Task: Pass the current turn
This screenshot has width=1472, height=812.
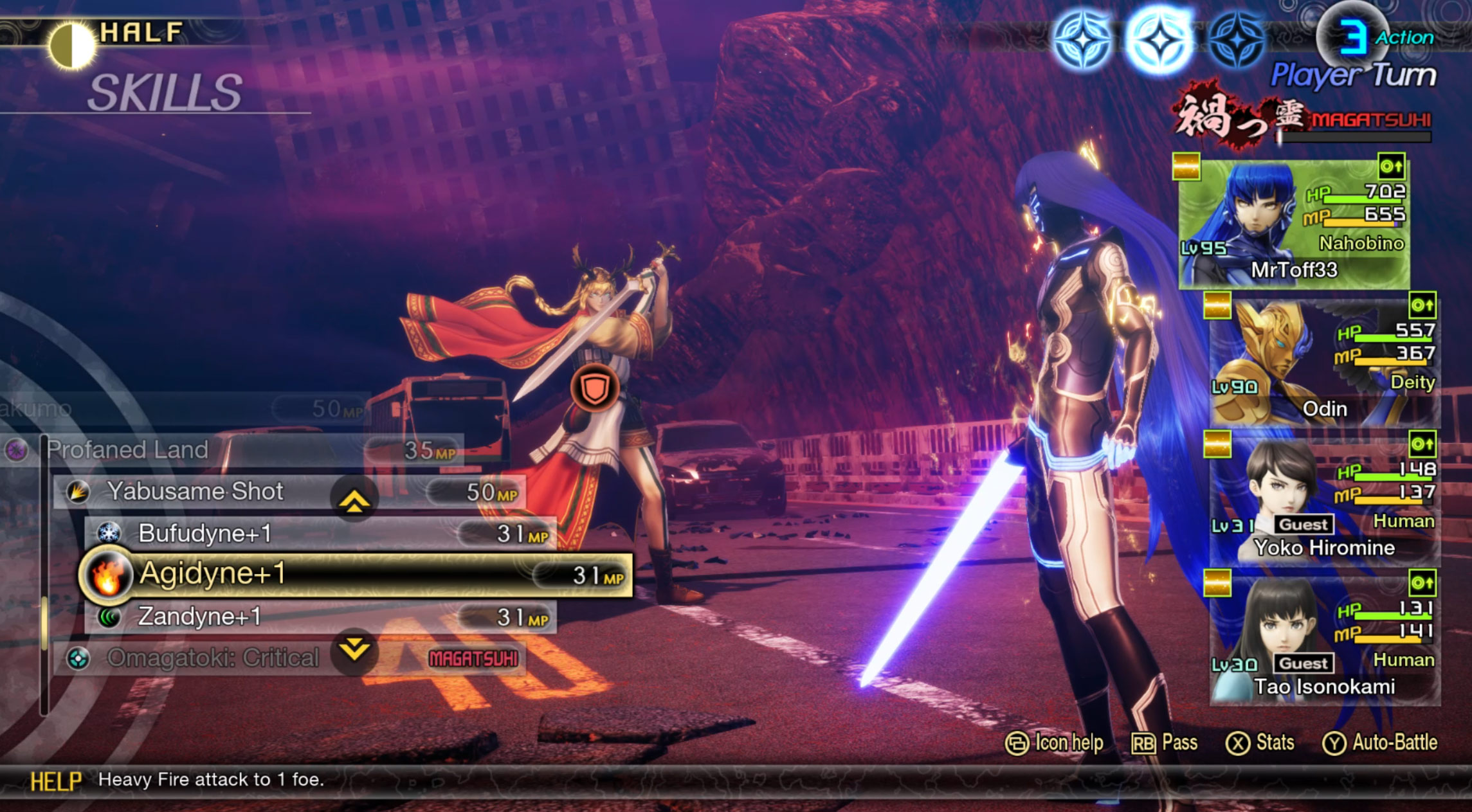Action: click(1165, 743)
